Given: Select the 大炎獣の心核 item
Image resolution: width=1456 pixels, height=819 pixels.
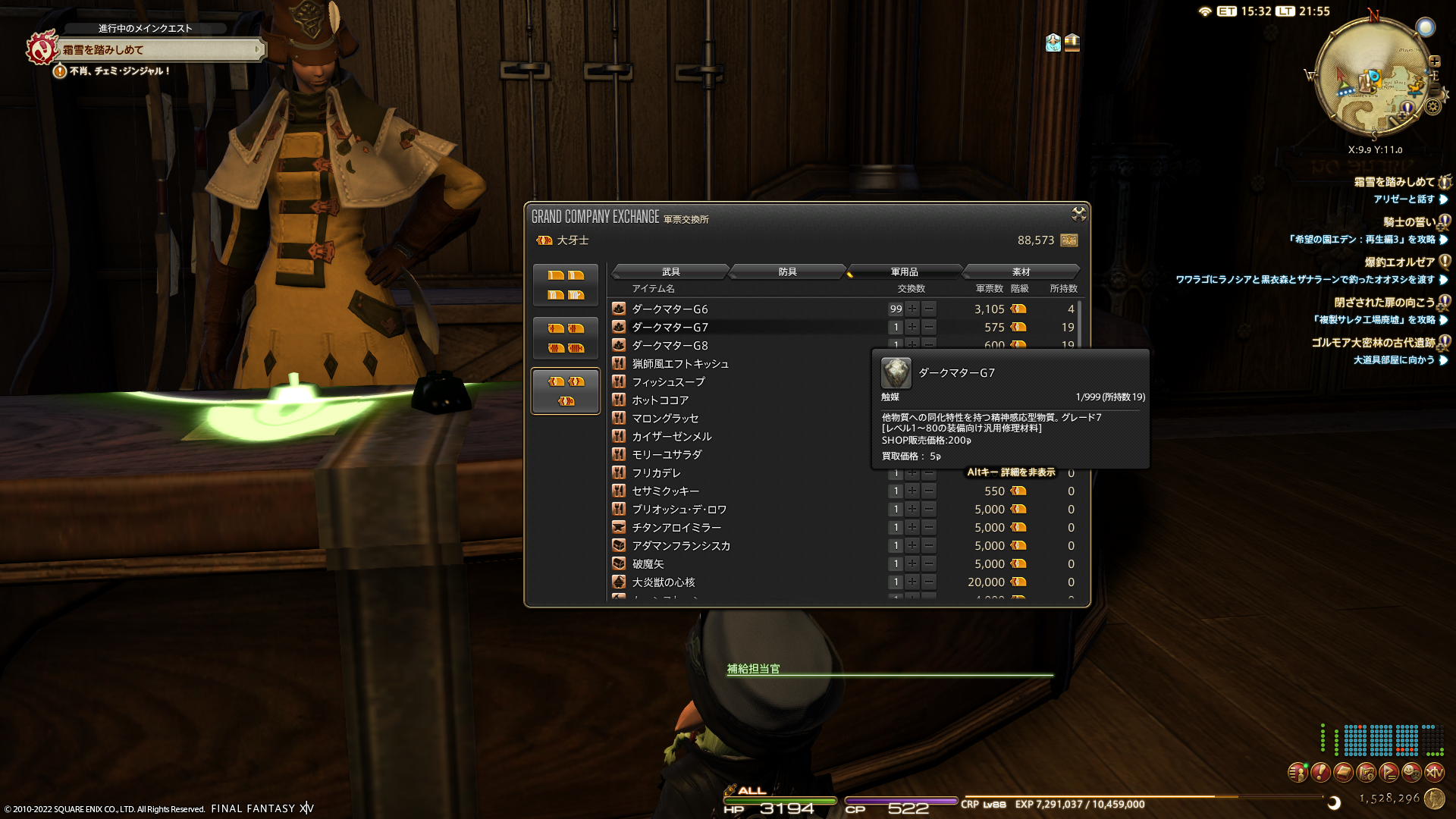Looking at the screenshot, I should 664,582.
